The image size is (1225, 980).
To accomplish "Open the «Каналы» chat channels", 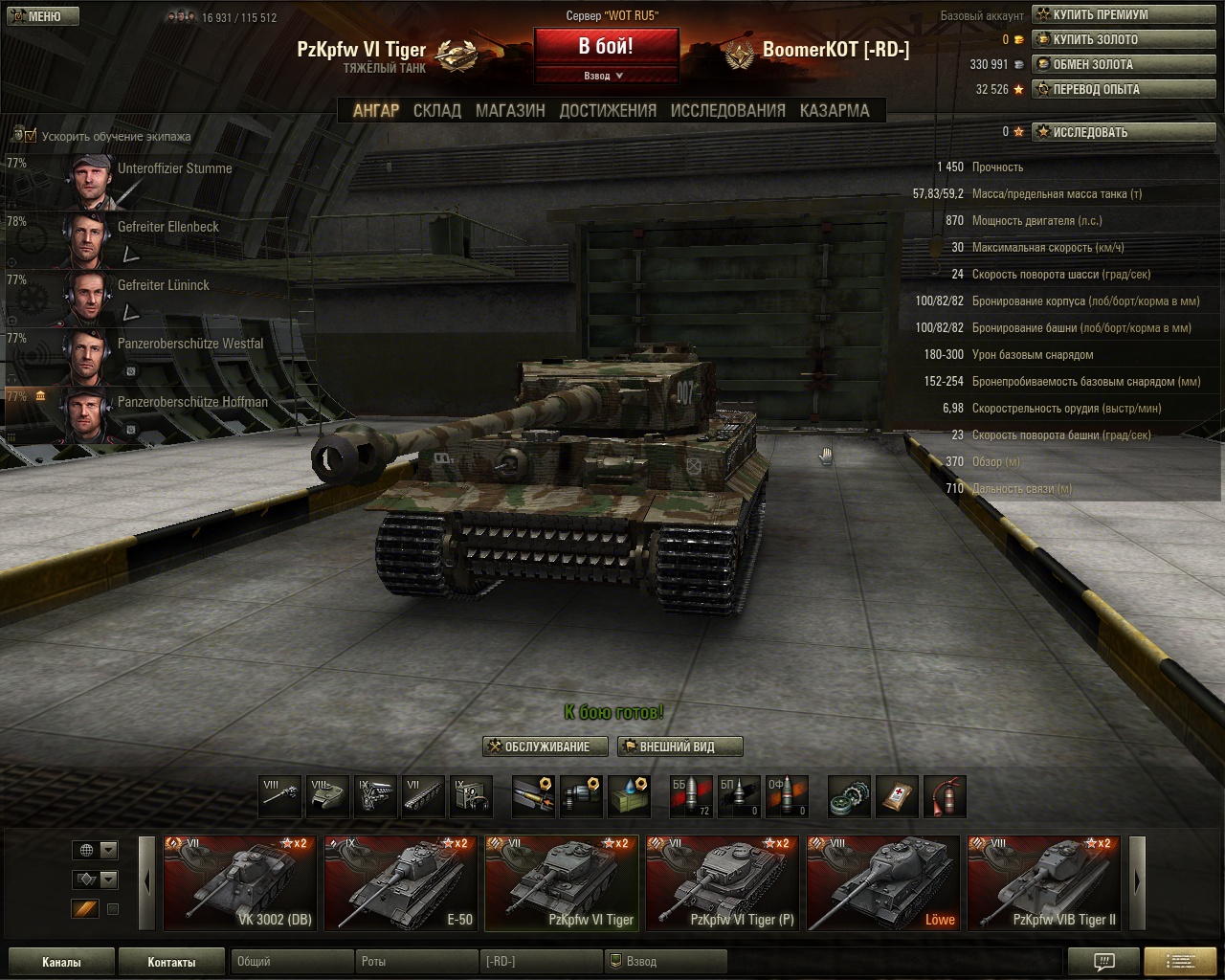I will (x=61, y=962).
